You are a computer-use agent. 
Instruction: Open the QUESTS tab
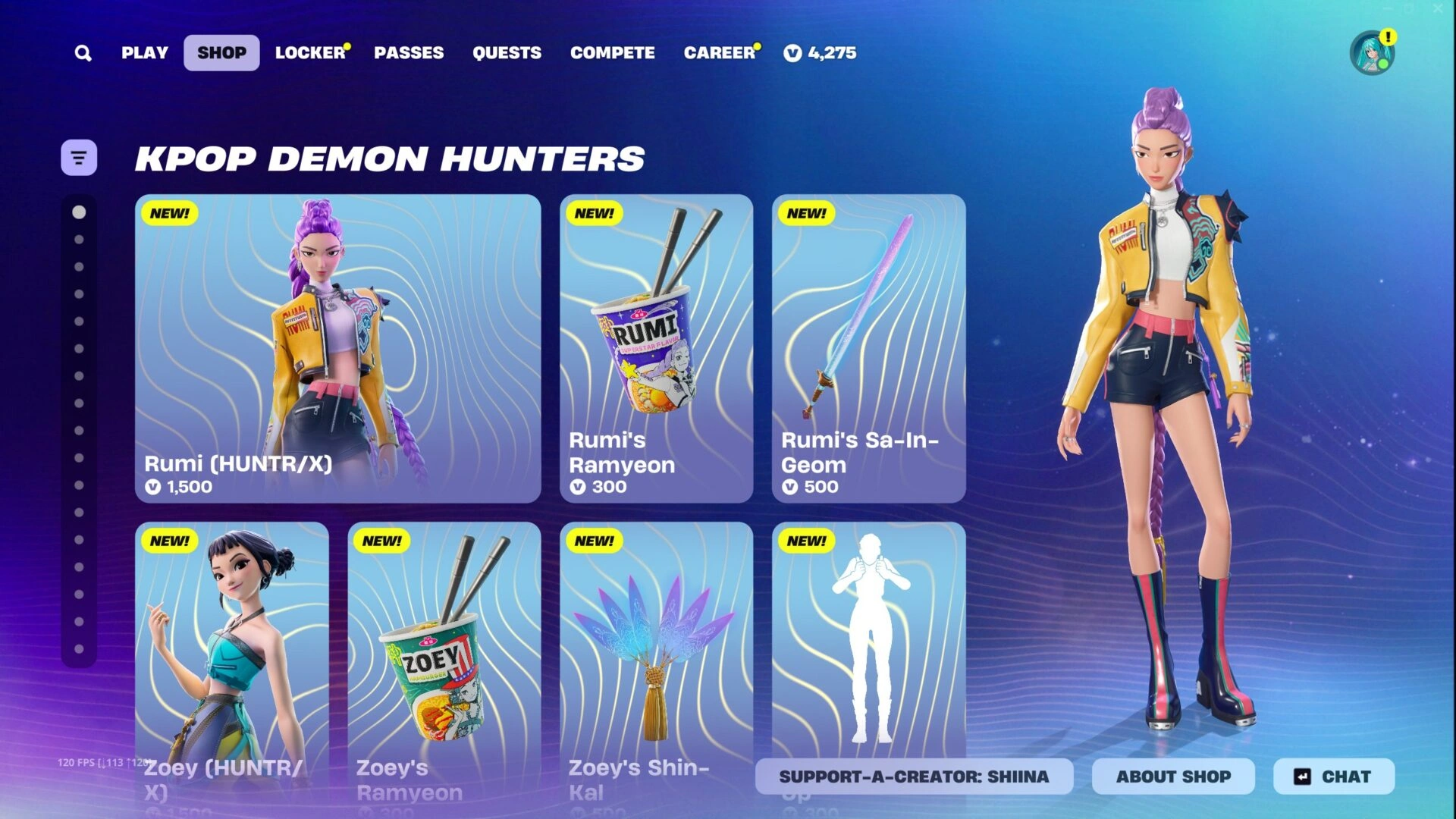(507, 52)
